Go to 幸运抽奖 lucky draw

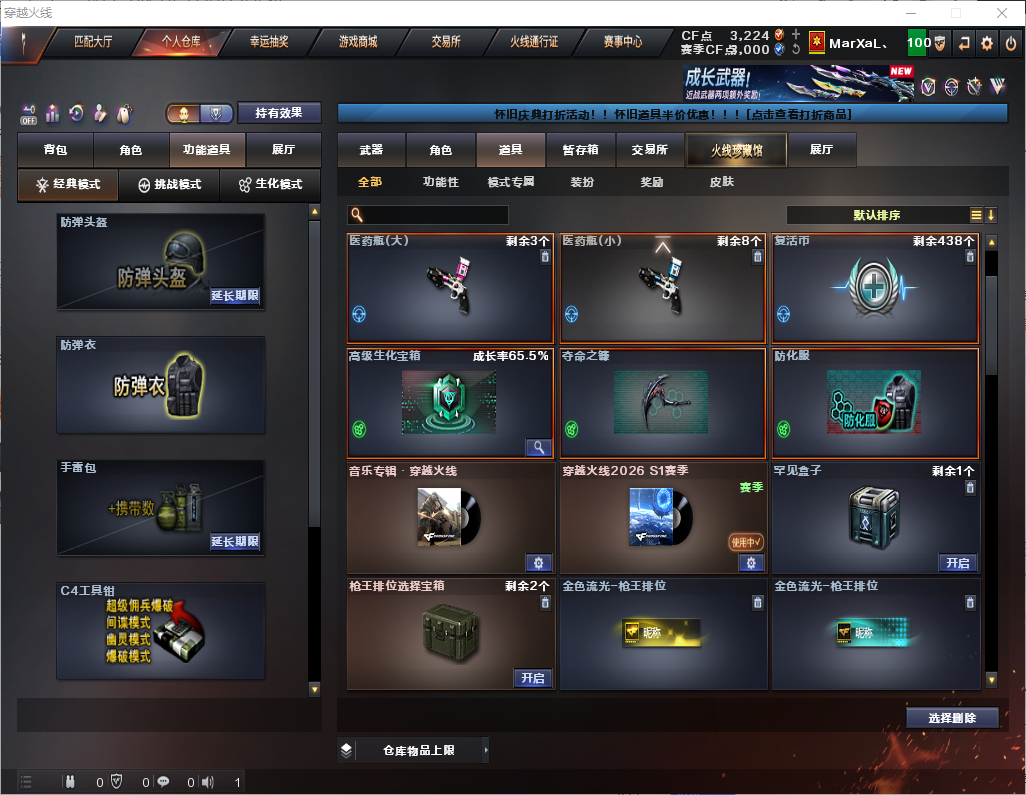tap(269, 42)
